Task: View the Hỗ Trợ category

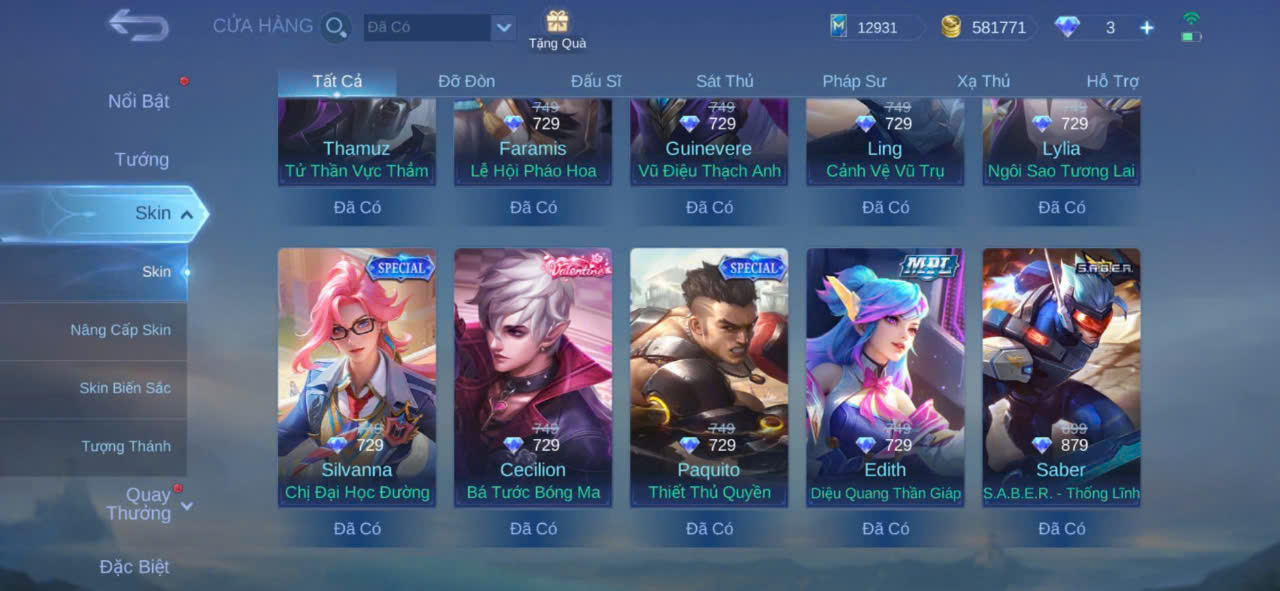Action: tap(1112, 81)
